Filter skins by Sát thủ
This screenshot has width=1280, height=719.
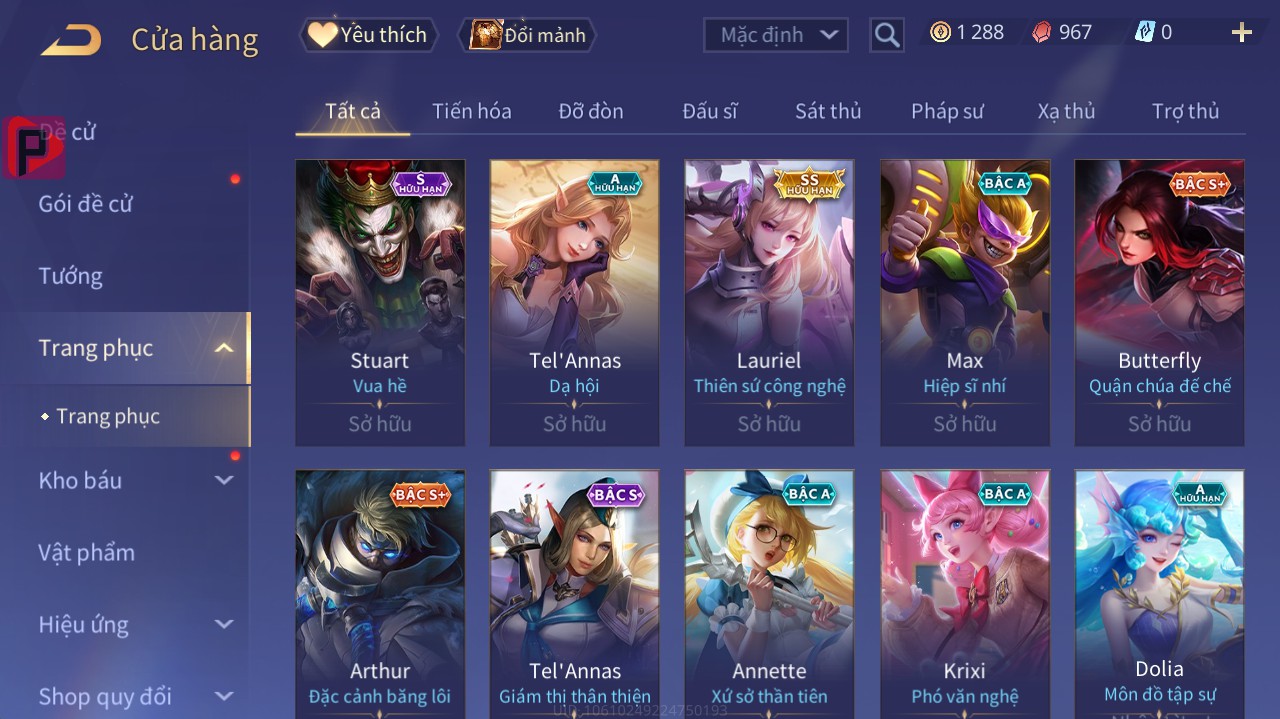tap(828, 111)
